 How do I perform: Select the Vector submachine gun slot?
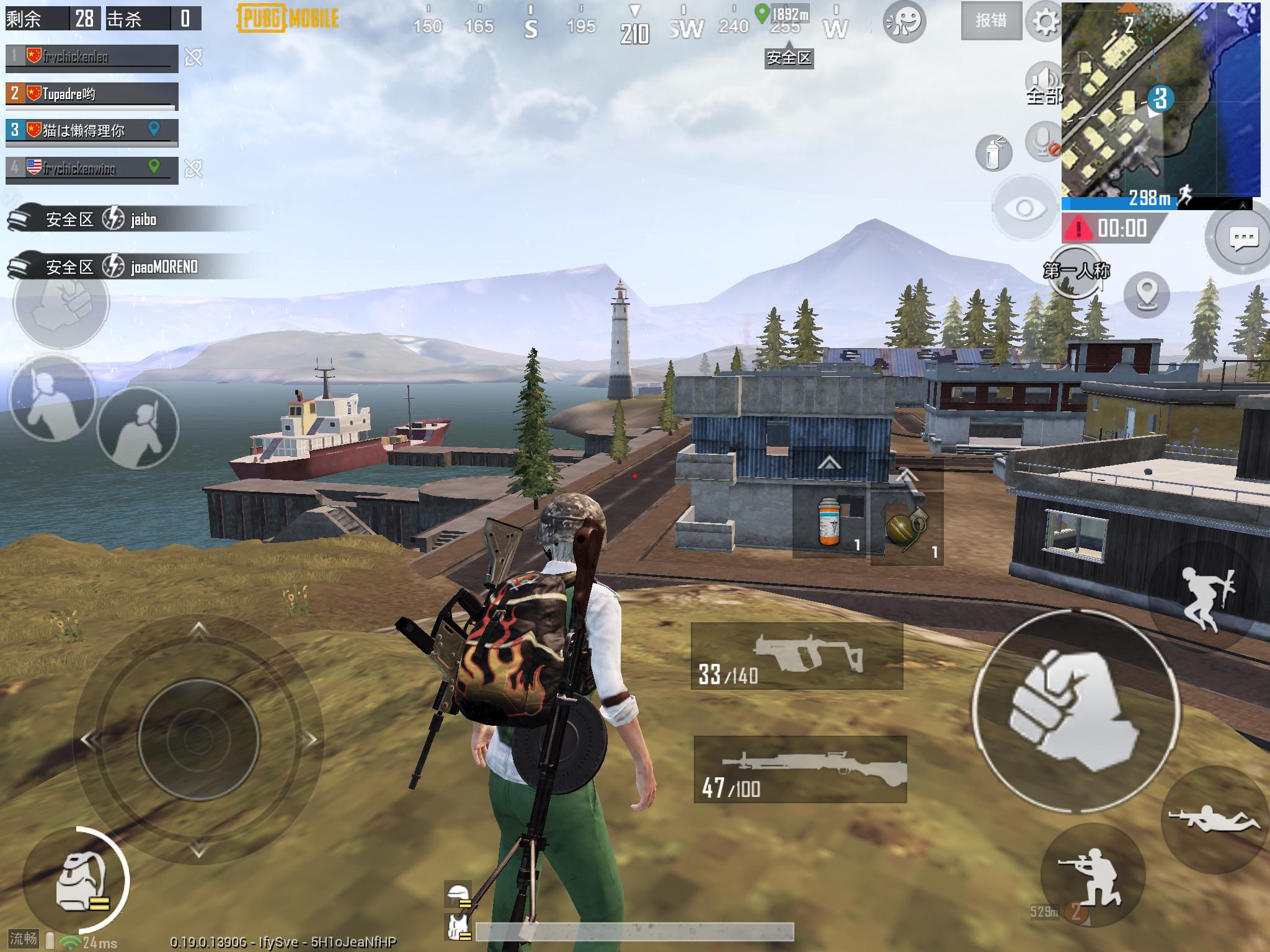tap(797, 657)
